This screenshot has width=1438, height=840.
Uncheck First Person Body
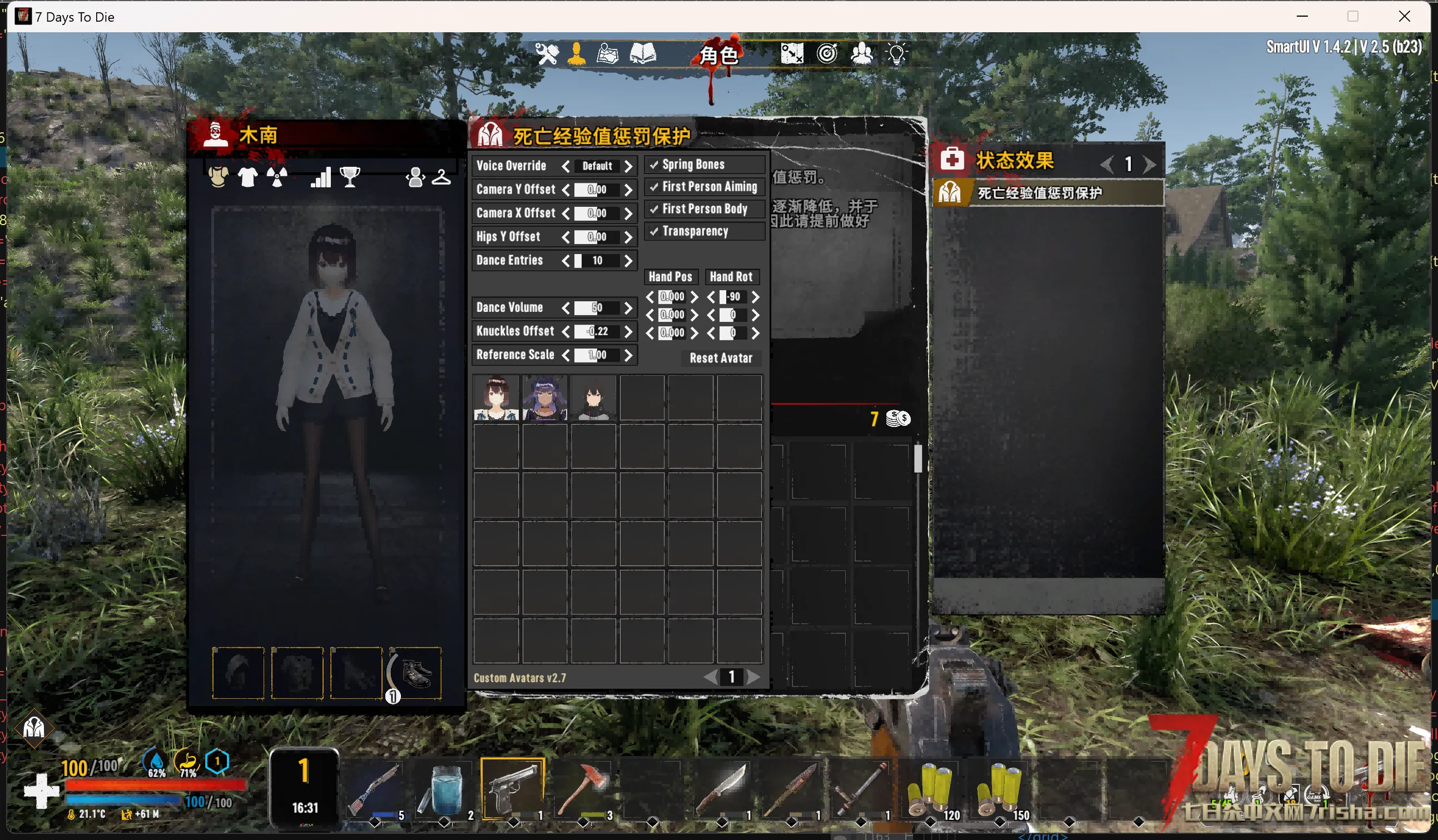click(x=654, y=210)
